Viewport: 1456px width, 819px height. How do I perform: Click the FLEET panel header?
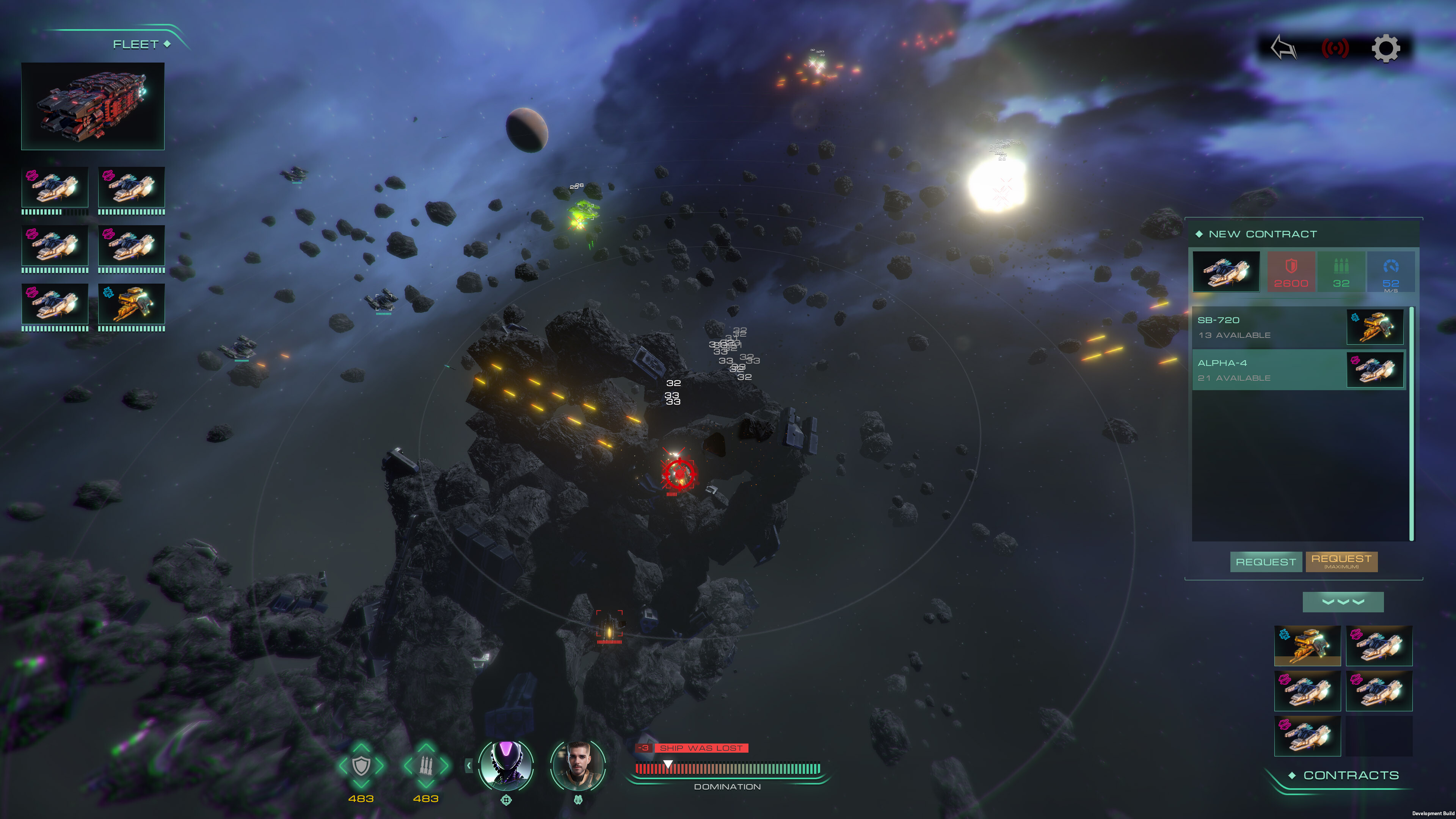[x=135, y=44]
